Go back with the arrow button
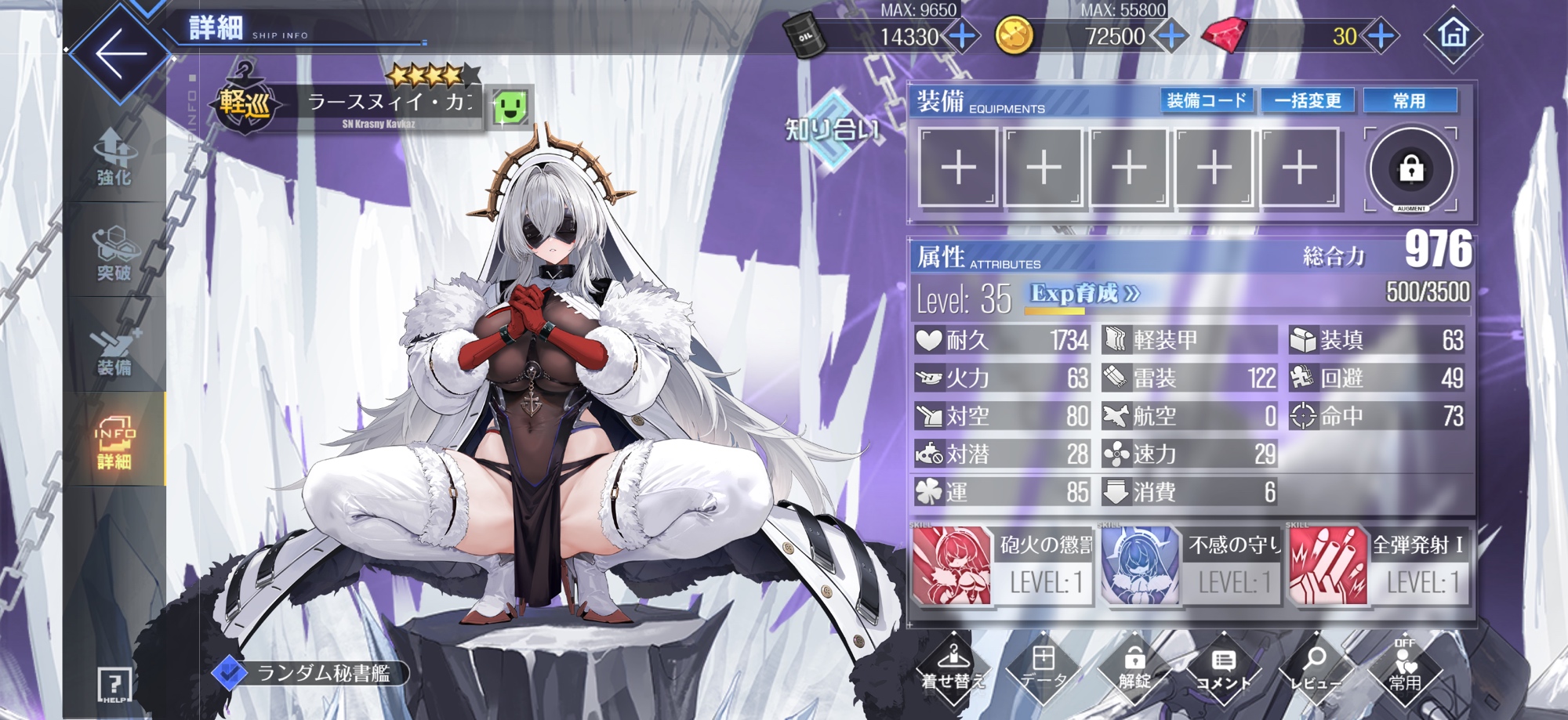Viewport: 1568px width, 720px height. click(x=121, y=53)
